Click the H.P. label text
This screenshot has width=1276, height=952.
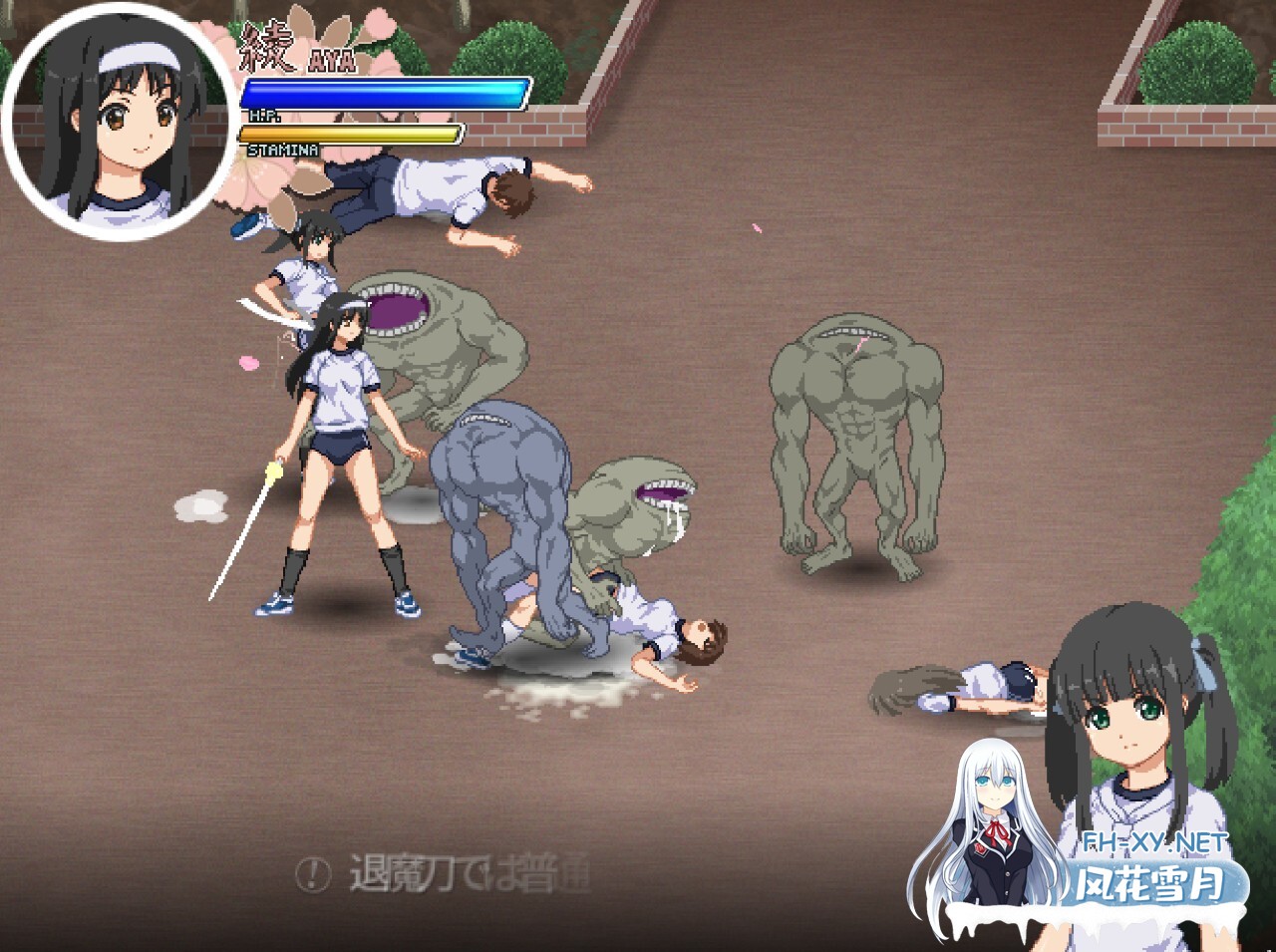(267, 113)
